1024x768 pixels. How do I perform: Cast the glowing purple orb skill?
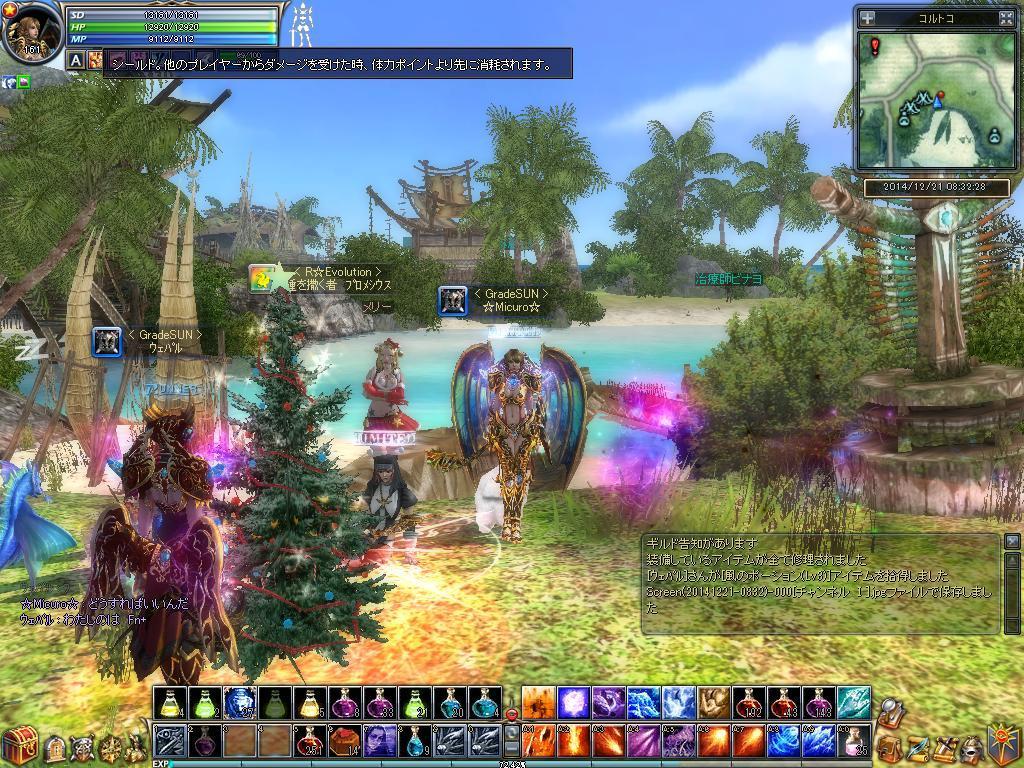pyautogui.click(x=573, y=703)
